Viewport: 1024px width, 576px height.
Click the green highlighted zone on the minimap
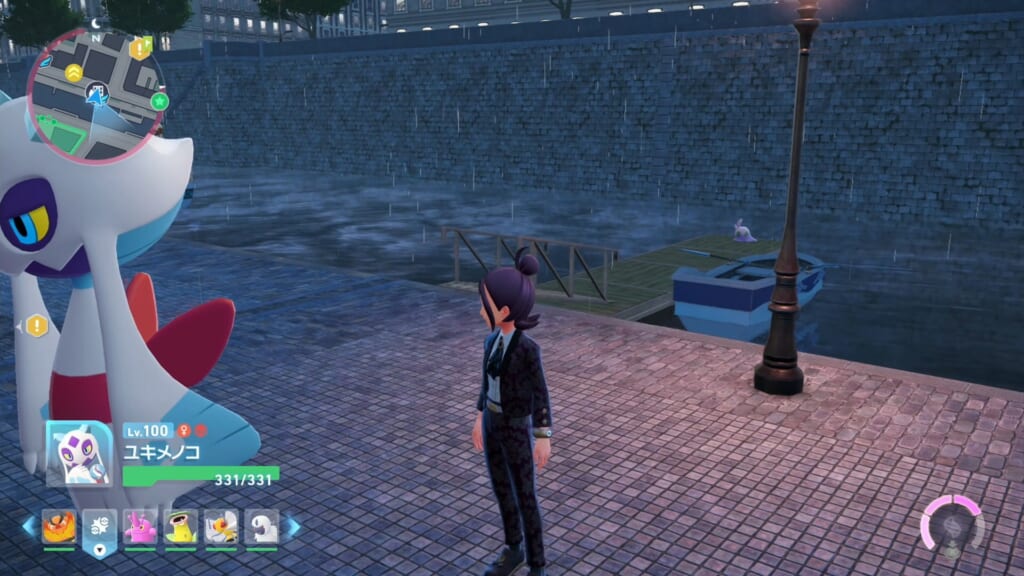63,133
